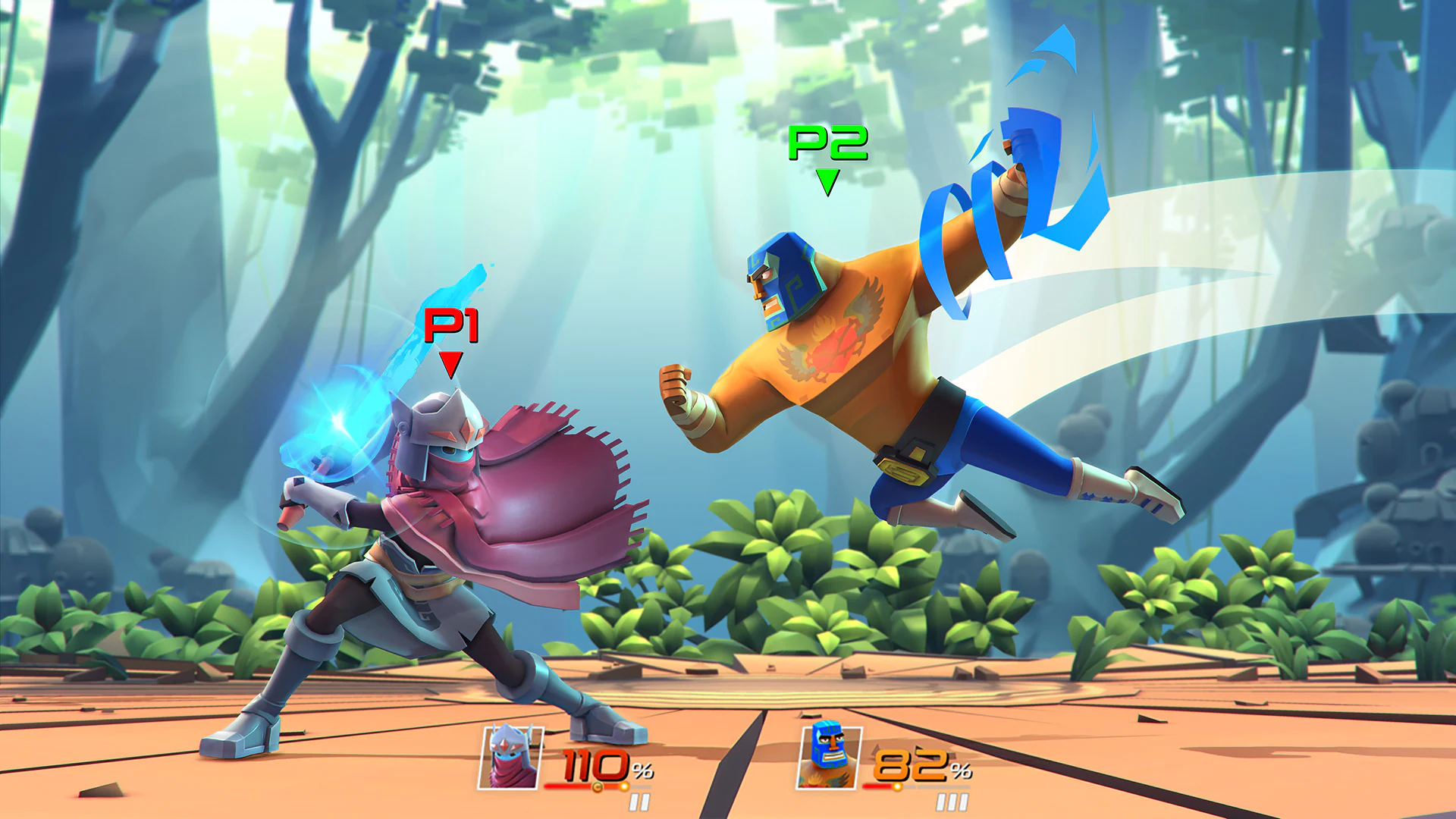Click the orange dot on P2 rage bar
1456x819 pixels.
point(897,786)
